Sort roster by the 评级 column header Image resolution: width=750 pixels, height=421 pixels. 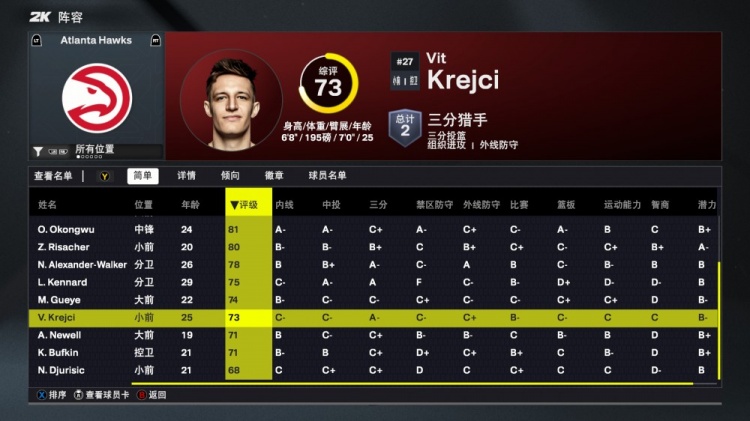pos(246,205)
